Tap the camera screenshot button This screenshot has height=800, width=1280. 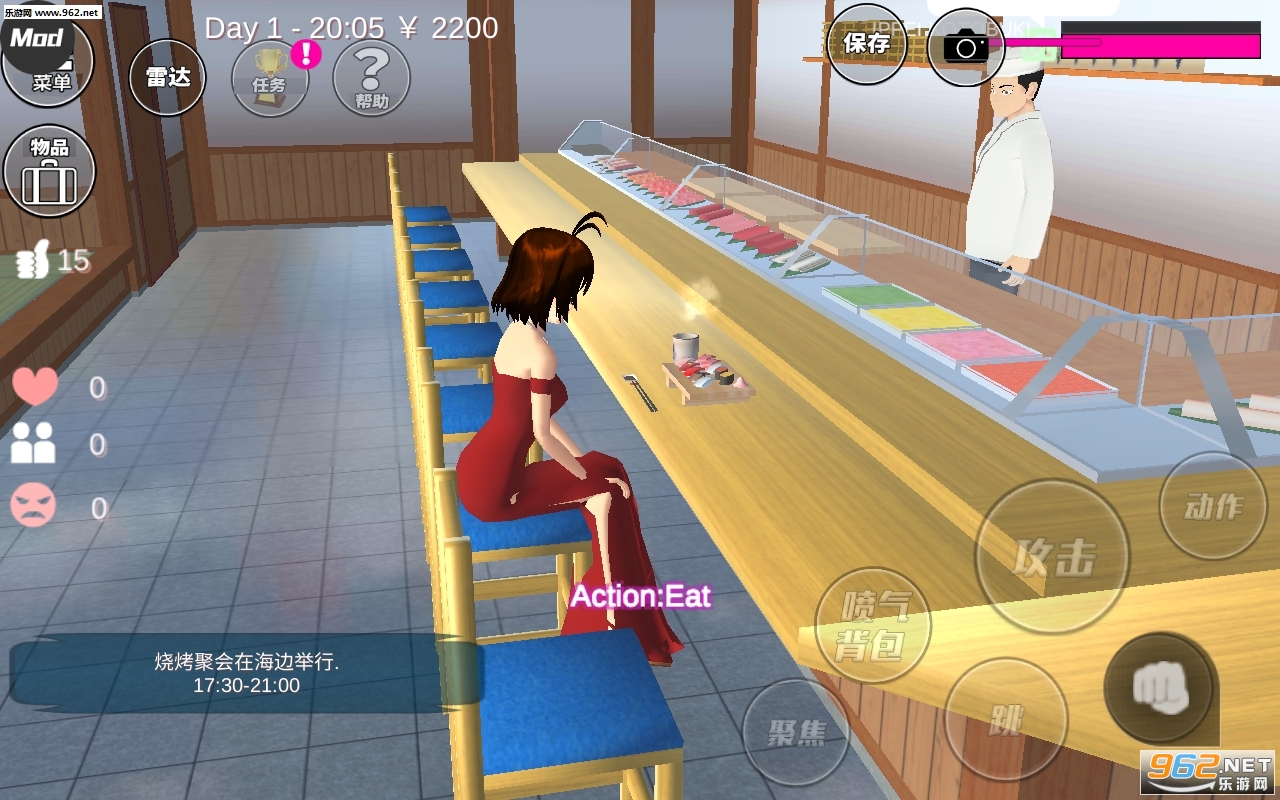click(x=965, y=46)
